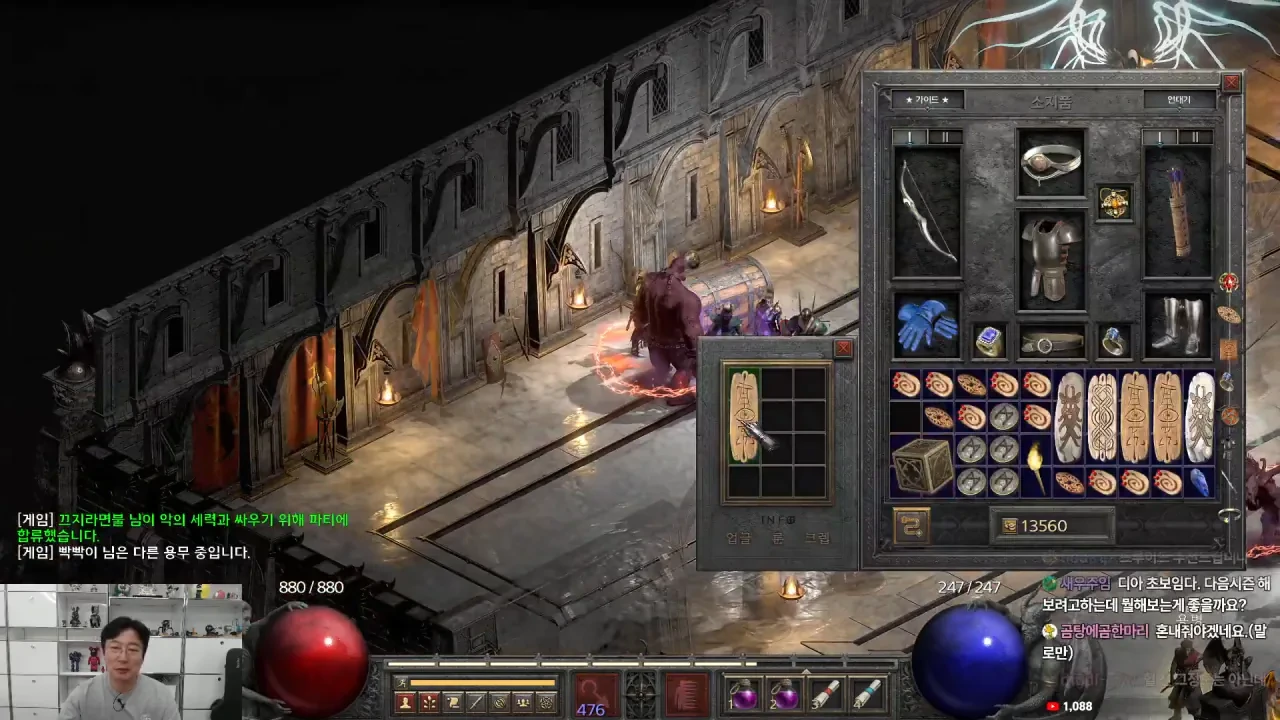Select the equipped blue gloves slot

tap(926, 325)
